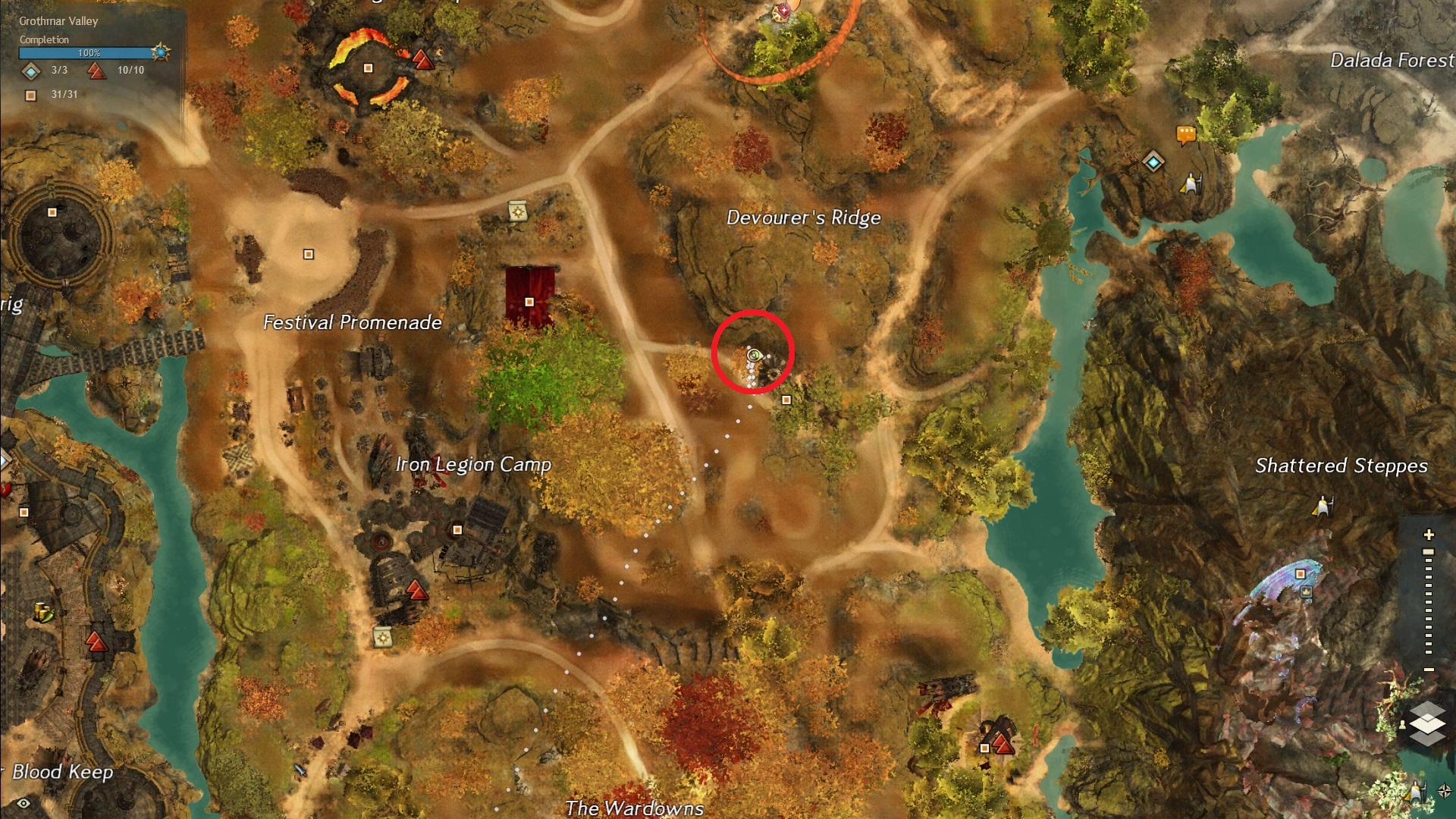Zoom out with the map minus button
The width and height of the screenshot is (1456, 819).
(1429, 670)
